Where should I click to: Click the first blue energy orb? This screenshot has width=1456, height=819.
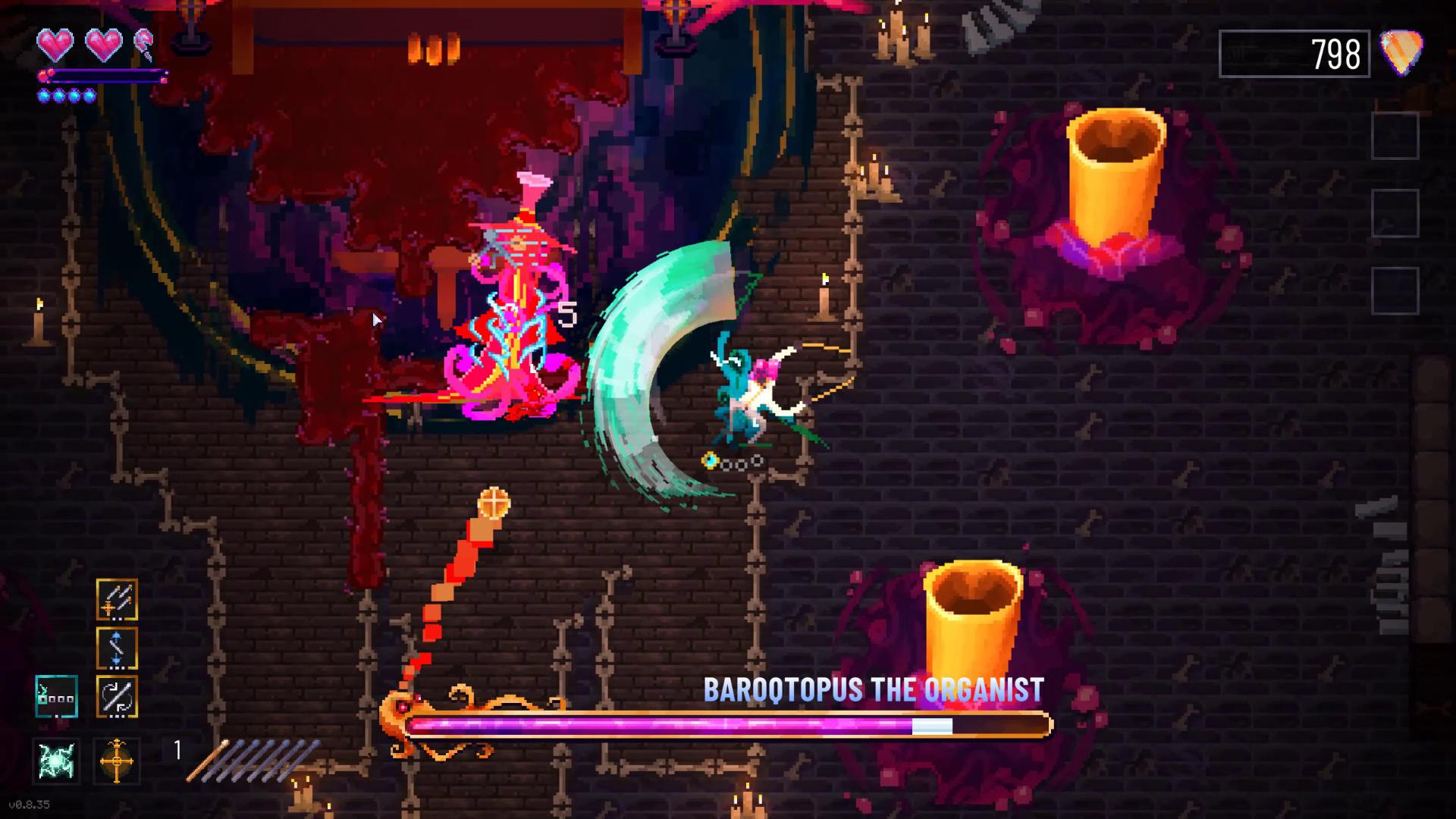coord(43,96)
